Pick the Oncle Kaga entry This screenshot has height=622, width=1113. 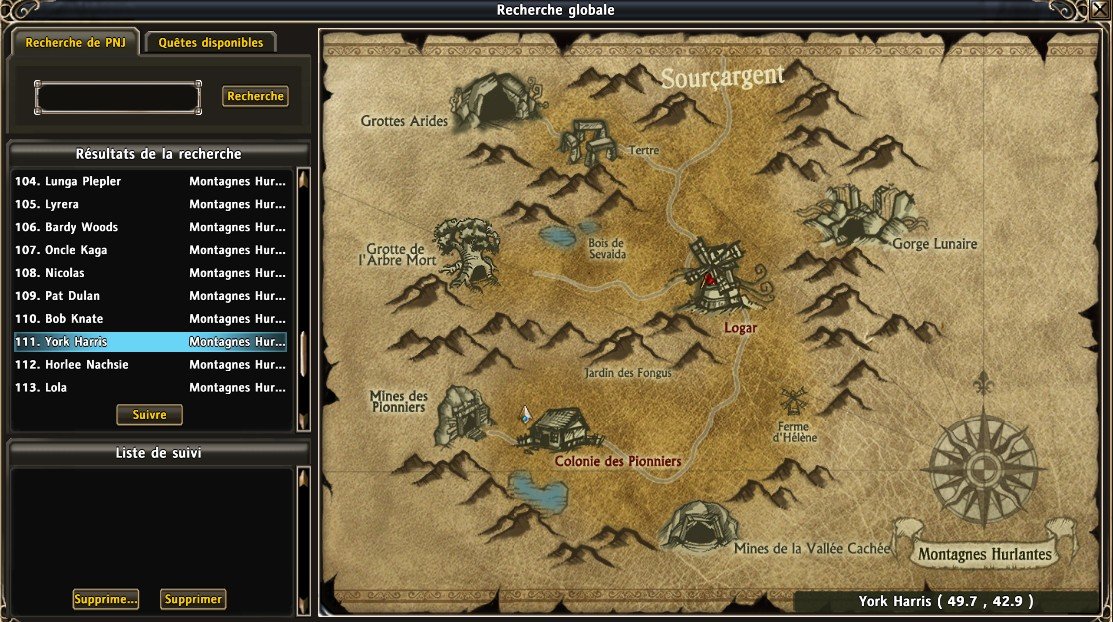(x=150, y=250)
